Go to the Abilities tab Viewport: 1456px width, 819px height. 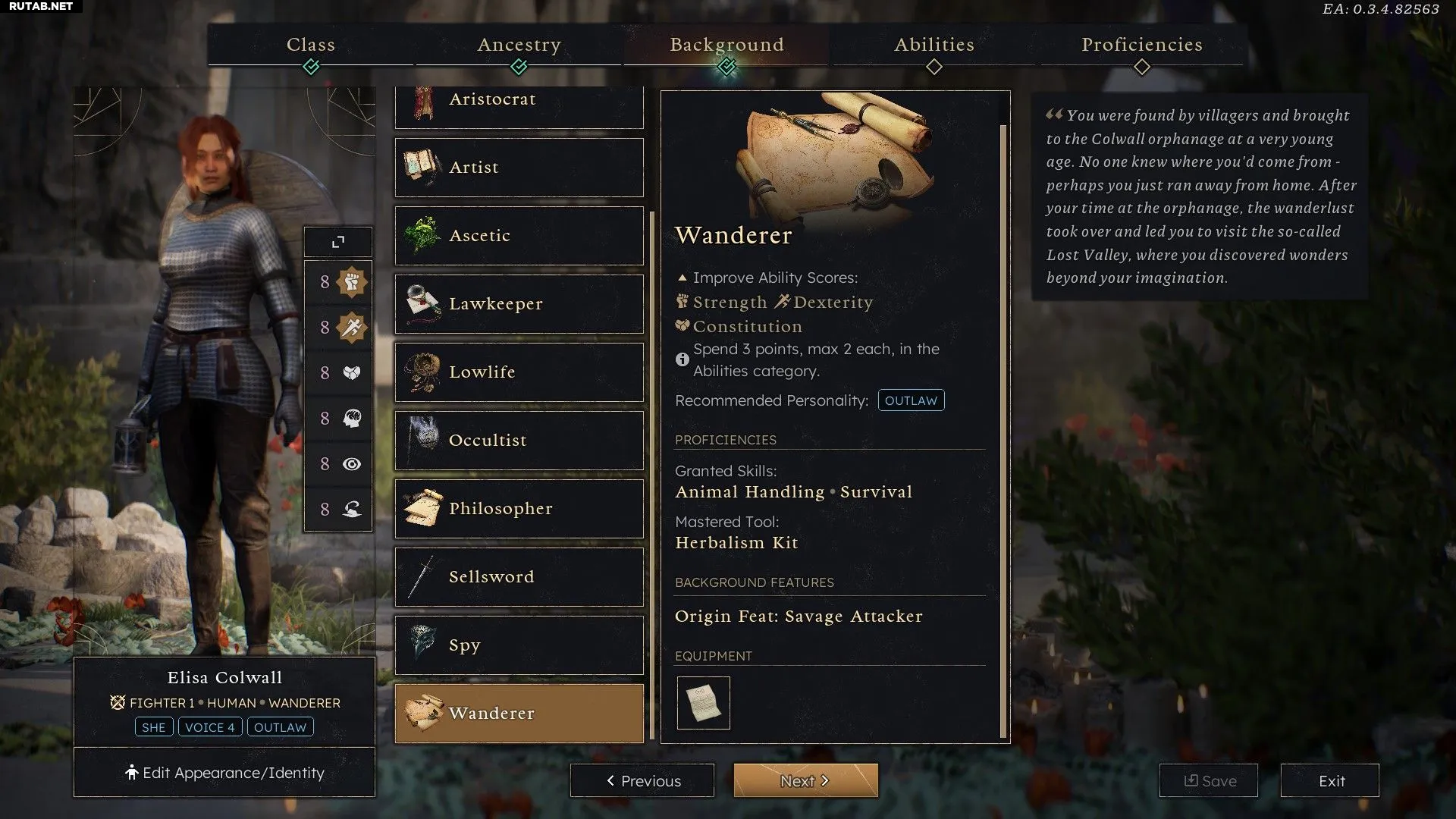point(934,45)
